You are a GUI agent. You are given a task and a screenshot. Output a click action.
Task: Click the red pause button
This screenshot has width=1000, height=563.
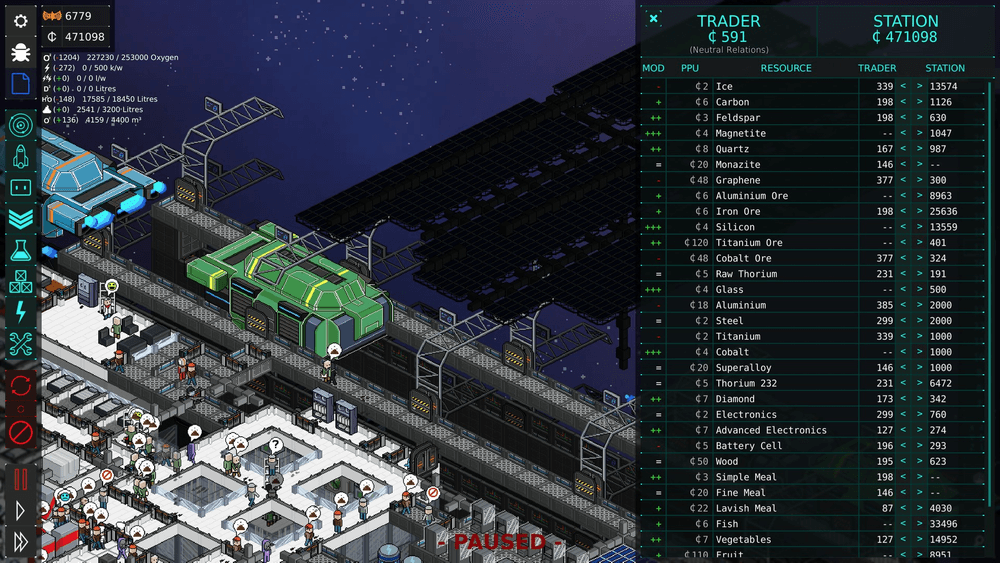click(x=20, y=479)
